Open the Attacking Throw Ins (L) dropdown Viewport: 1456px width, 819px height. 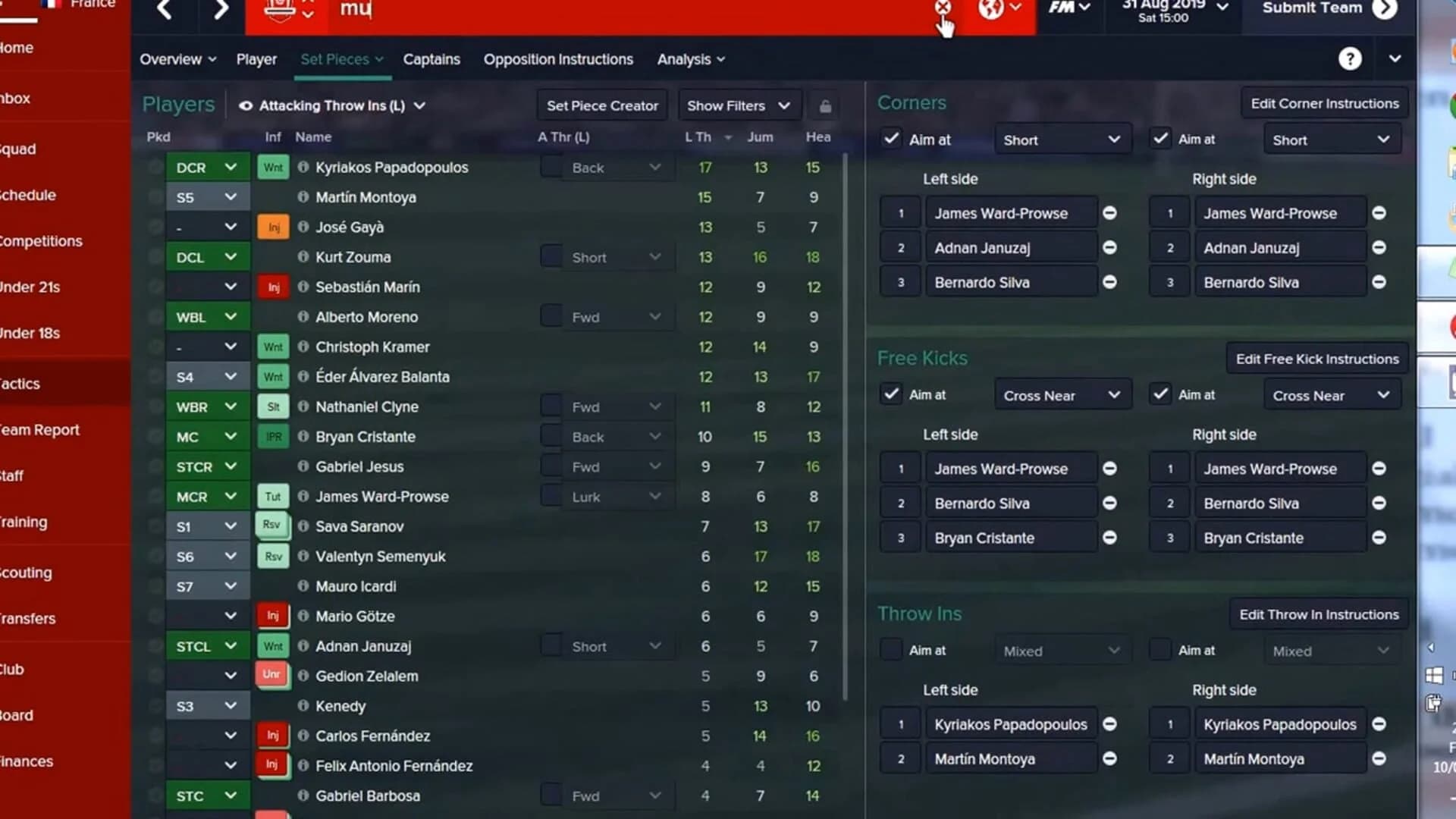coord(332,105)
